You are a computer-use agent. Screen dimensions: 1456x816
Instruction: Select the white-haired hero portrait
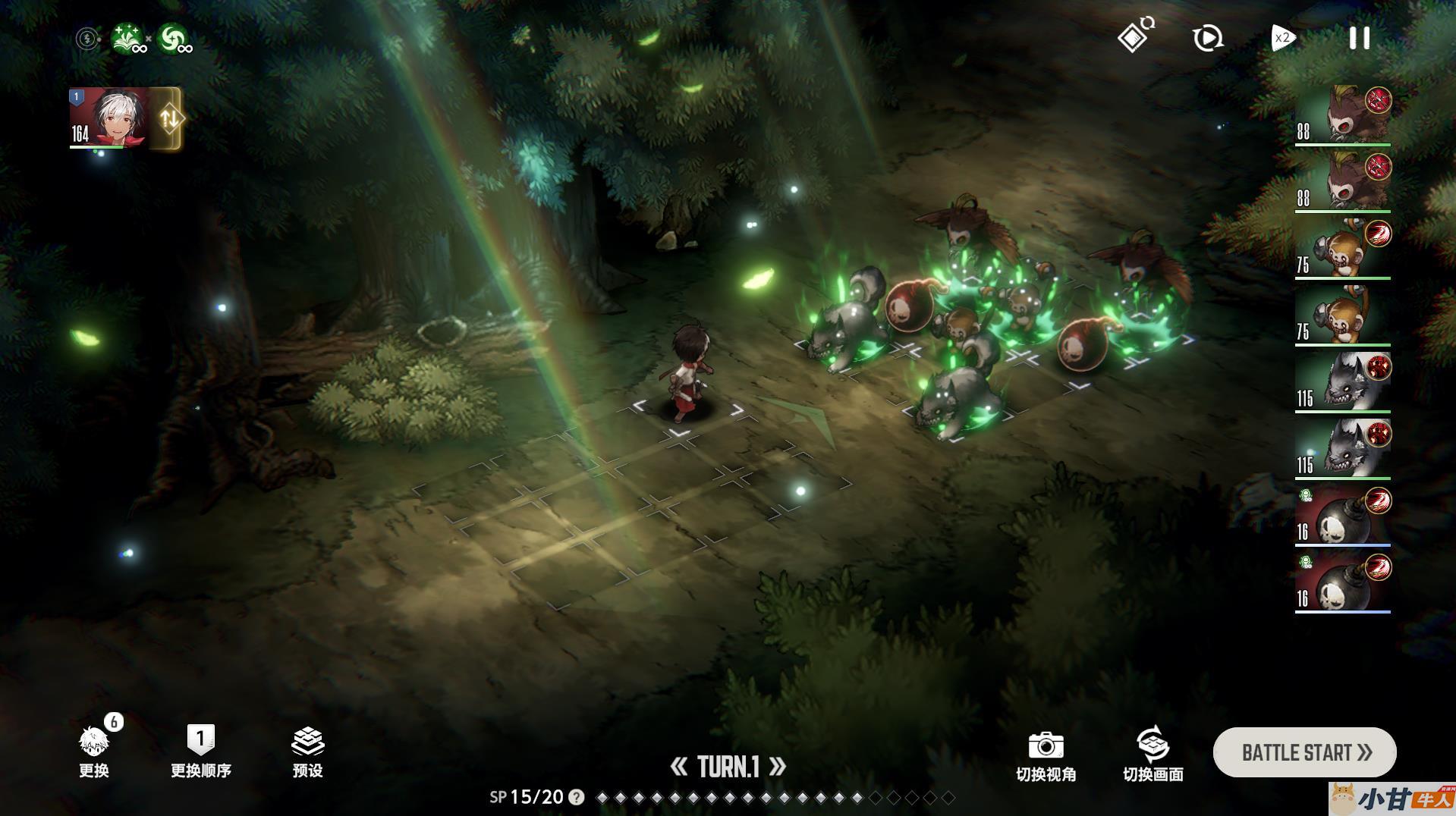tap(109, 118)
